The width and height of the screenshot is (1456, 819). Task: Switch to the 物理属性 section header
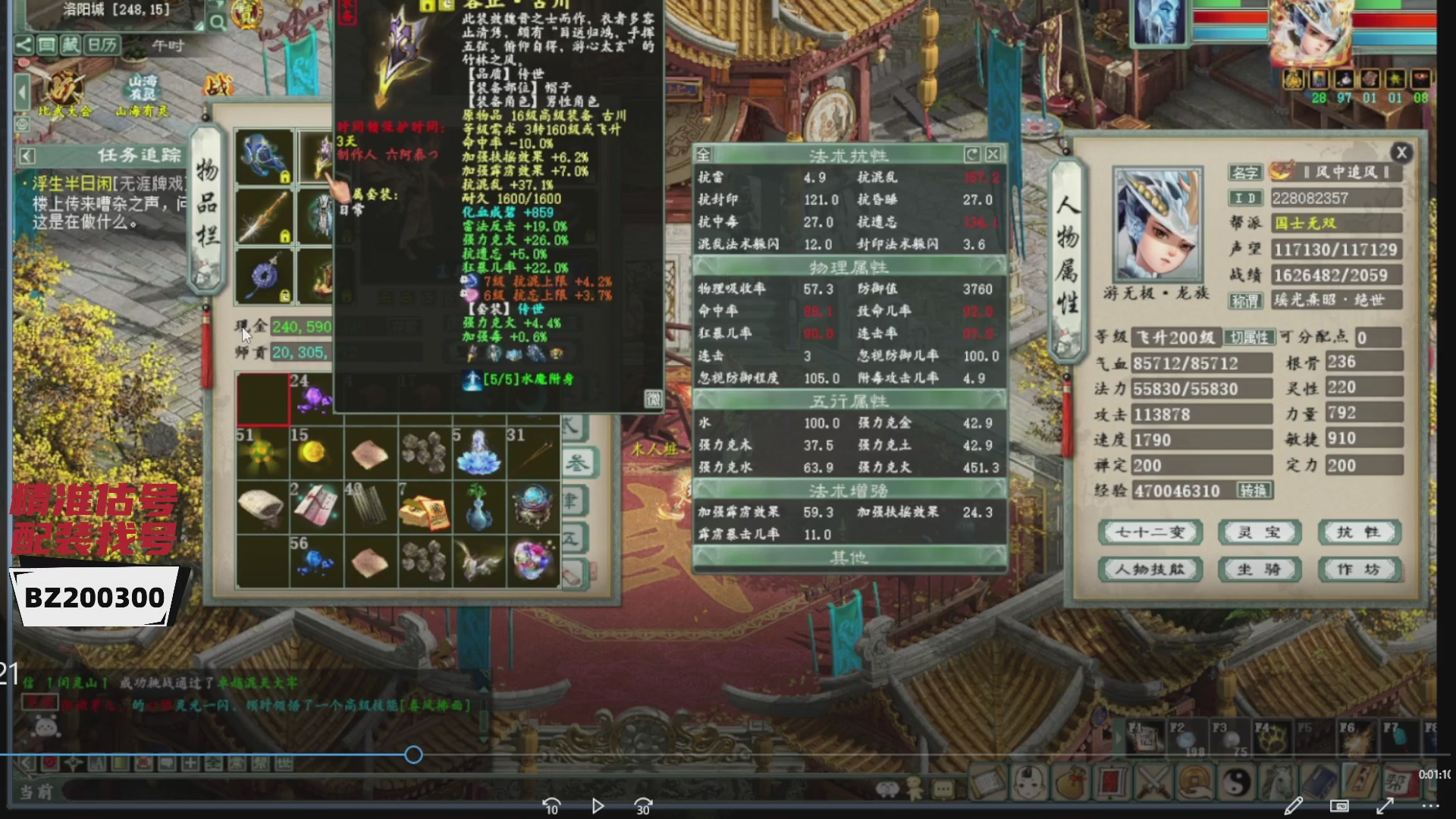(848, 267)
